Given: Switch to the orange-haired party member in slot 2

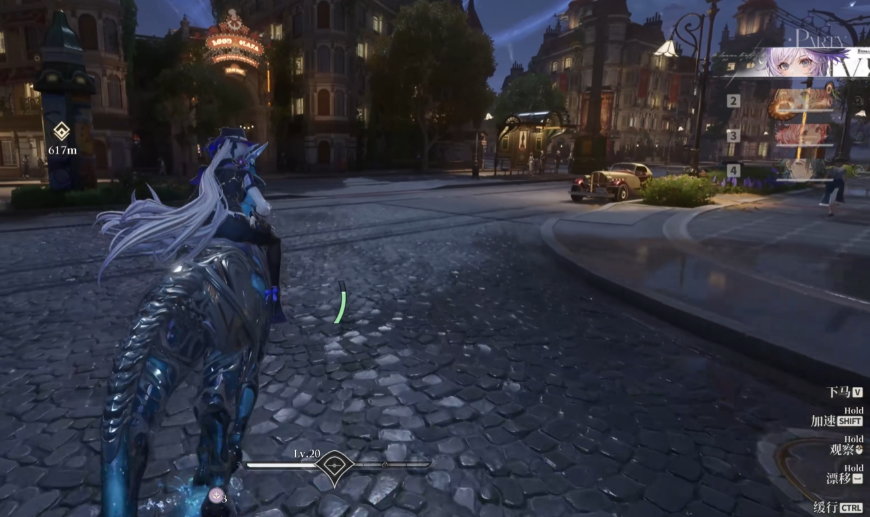Looking at the screenshot, I should coord(802,101).
